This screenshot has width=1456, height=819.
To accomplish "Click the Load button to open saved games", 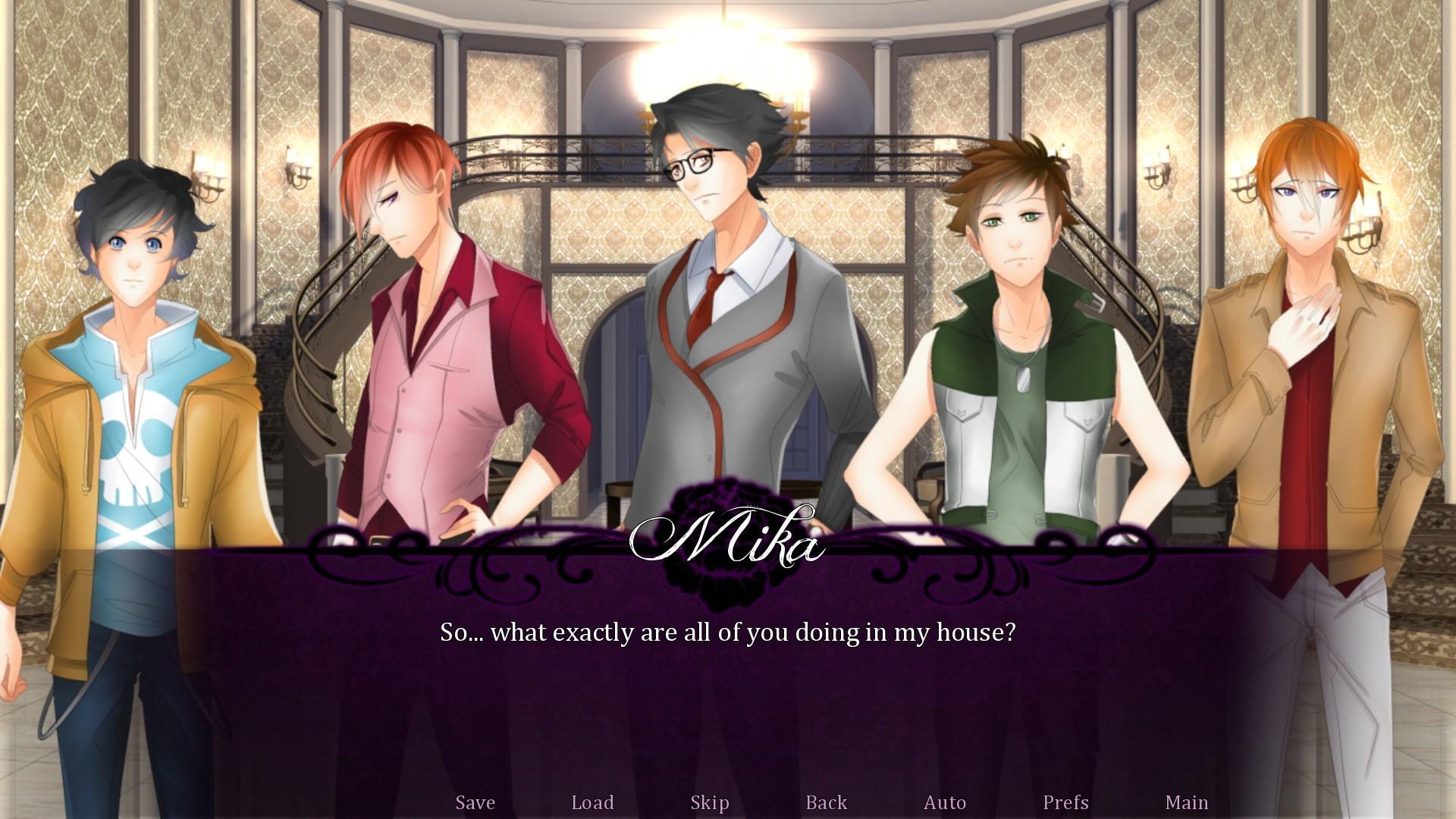I will (x=594, y=802).
